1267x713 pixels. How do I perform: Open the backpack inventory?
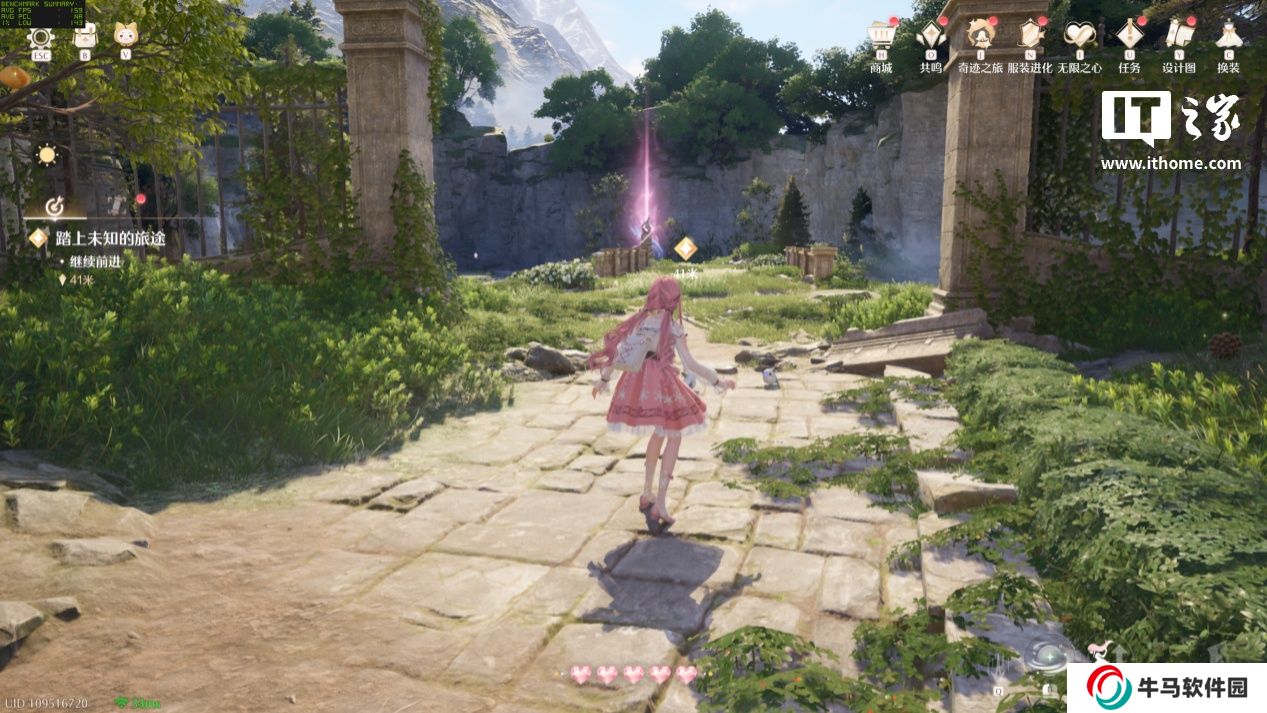85,37
